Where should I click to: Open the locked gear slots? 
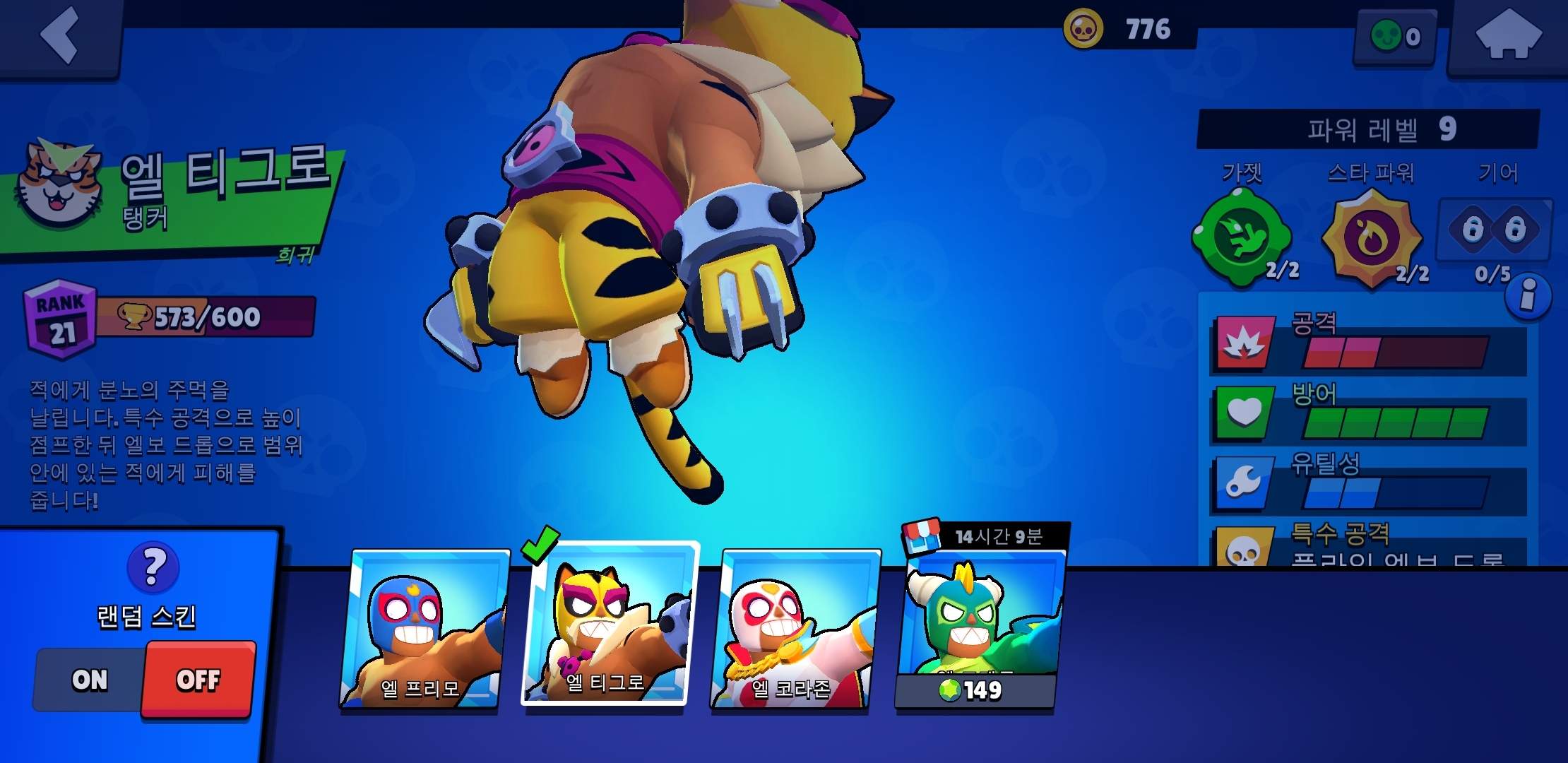[1494, 230]
